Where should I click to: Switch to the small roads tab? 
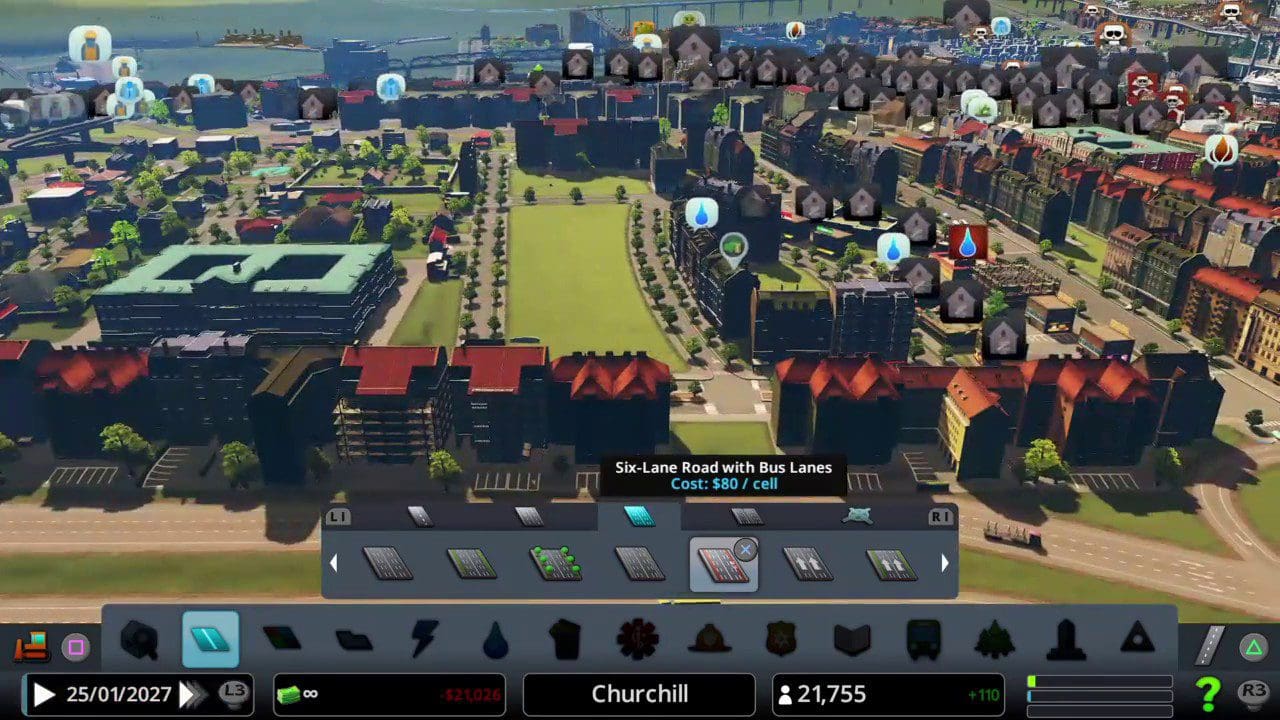click(x=421, y=516)
